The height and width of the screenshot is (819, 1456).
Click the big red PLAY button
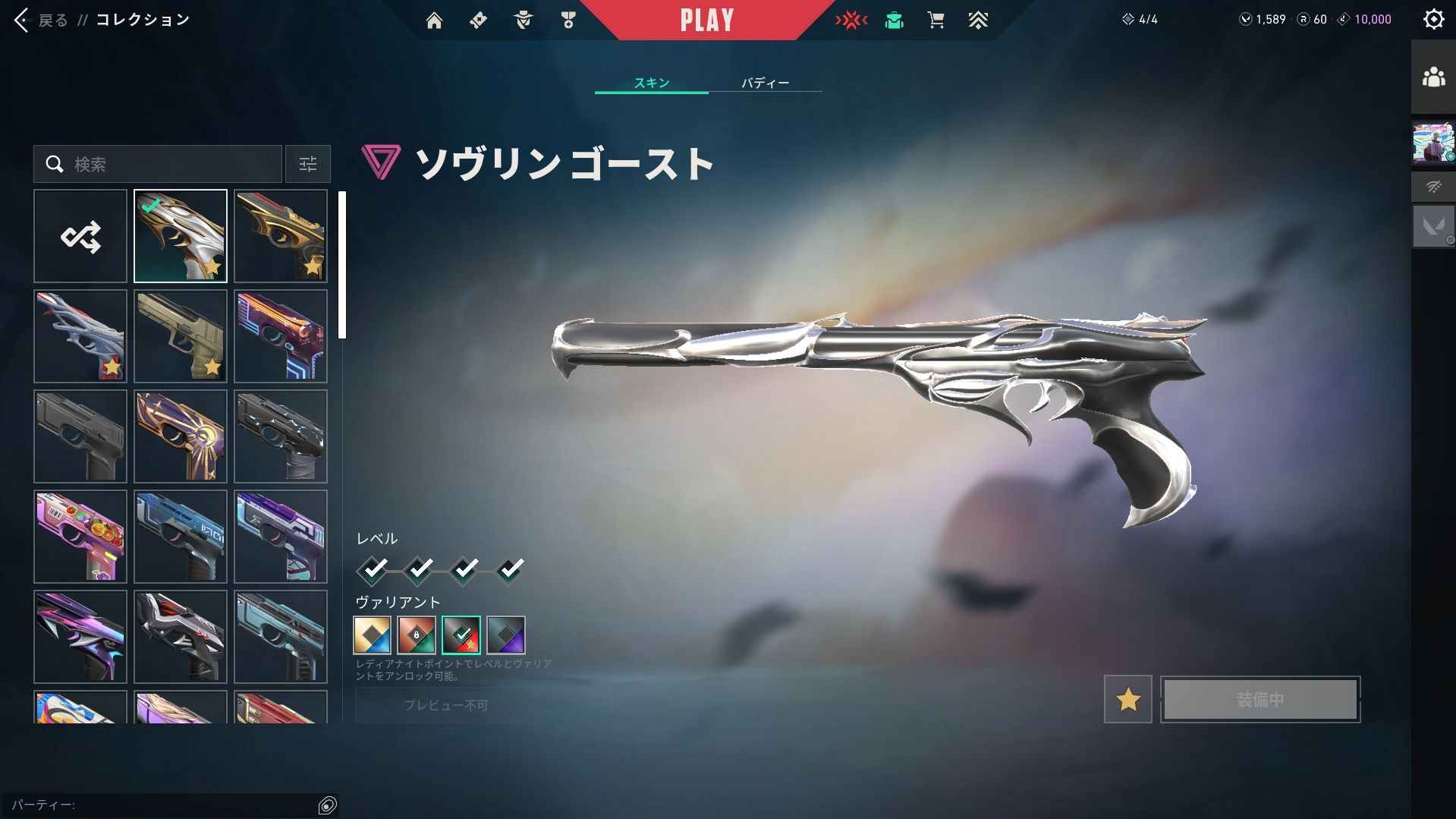pyautogui.click(x=706, y=20)
